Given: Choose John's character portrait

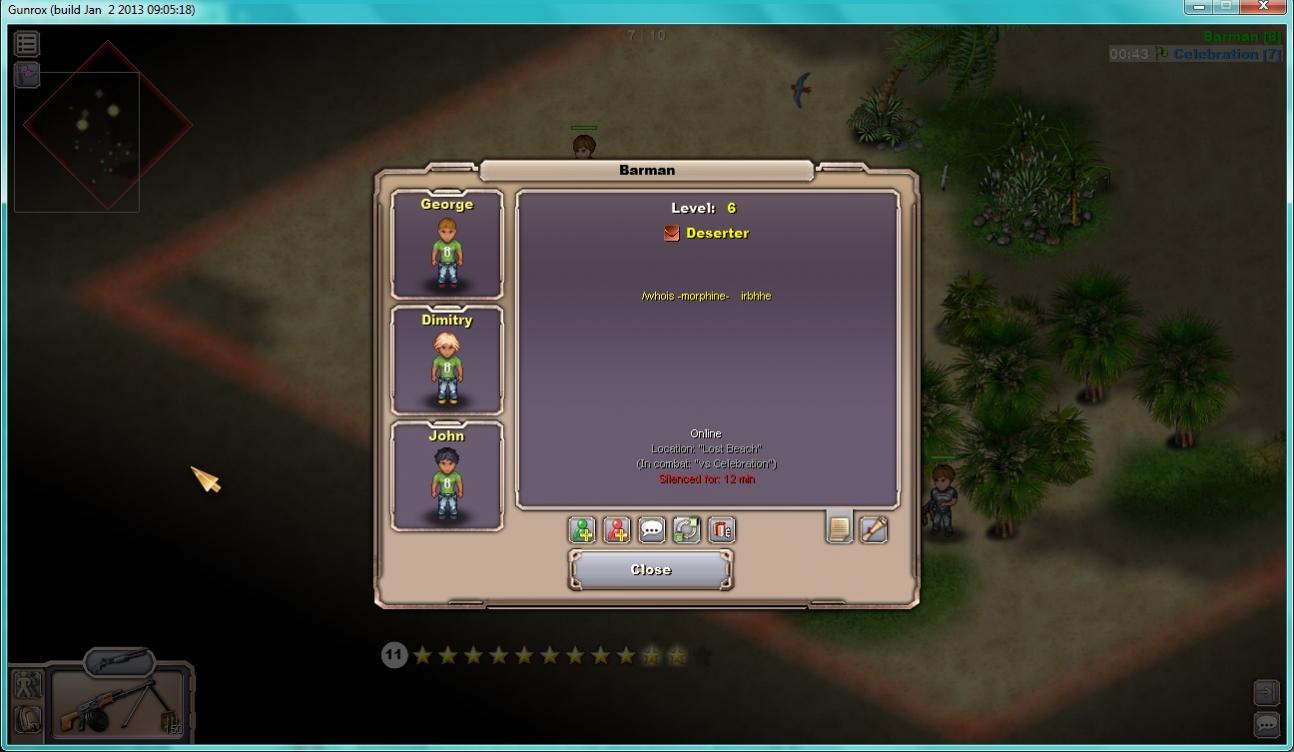Looking at the screenshot, I should tap(447, 477).
